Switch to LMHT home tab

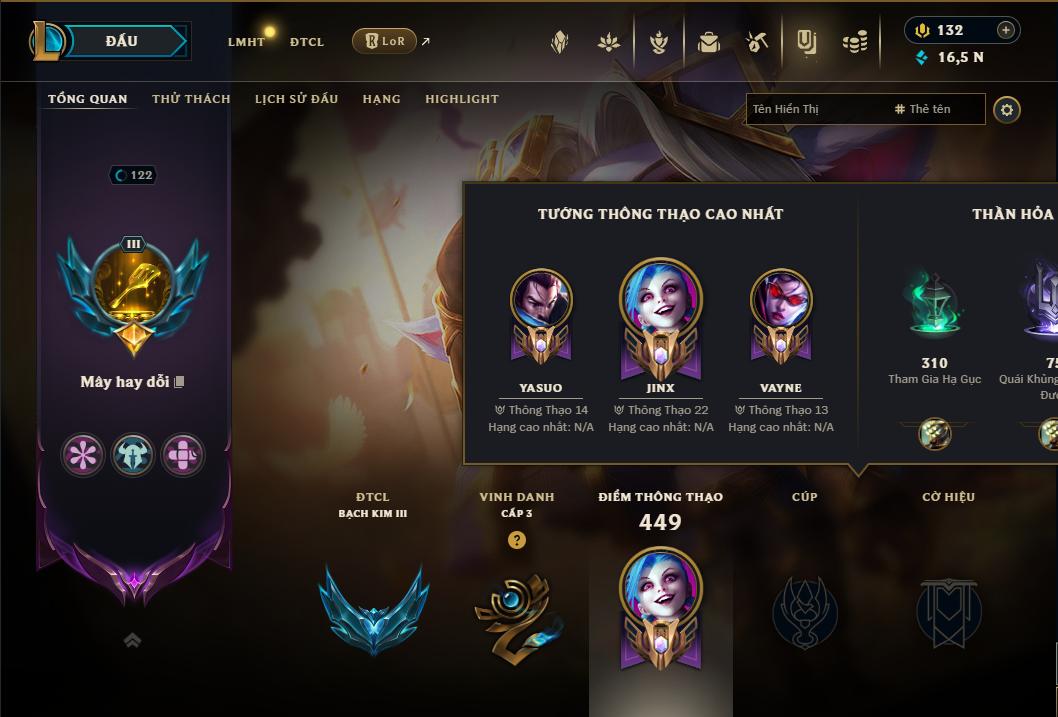point(246,42)
